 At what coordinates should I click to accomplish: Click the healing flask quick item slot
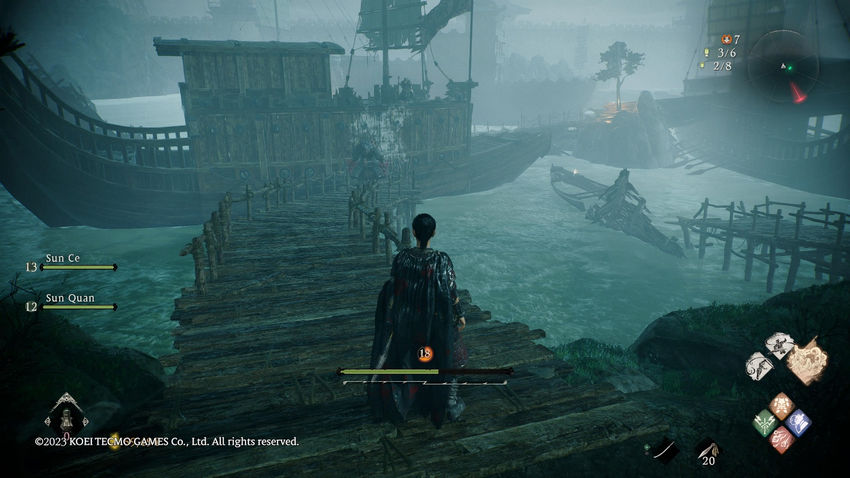coord(66,415)
